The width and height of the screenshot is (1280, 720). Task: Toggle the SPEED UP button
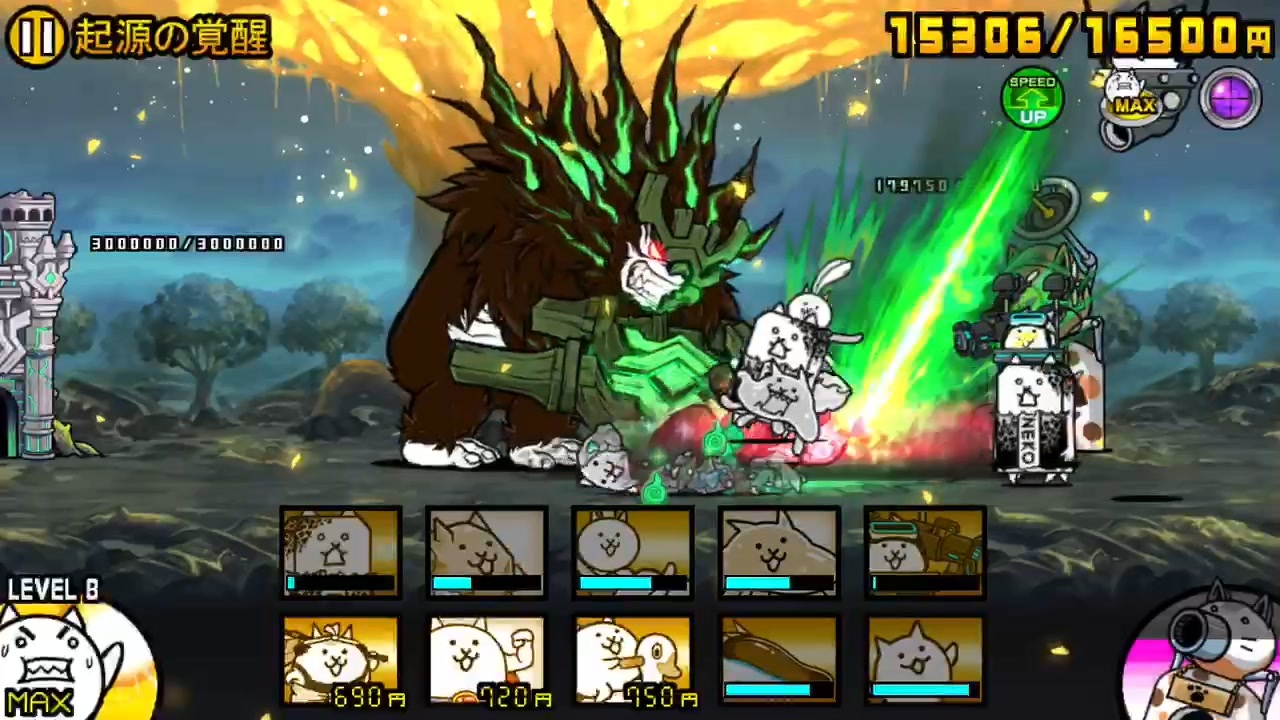coord(1033,97)
